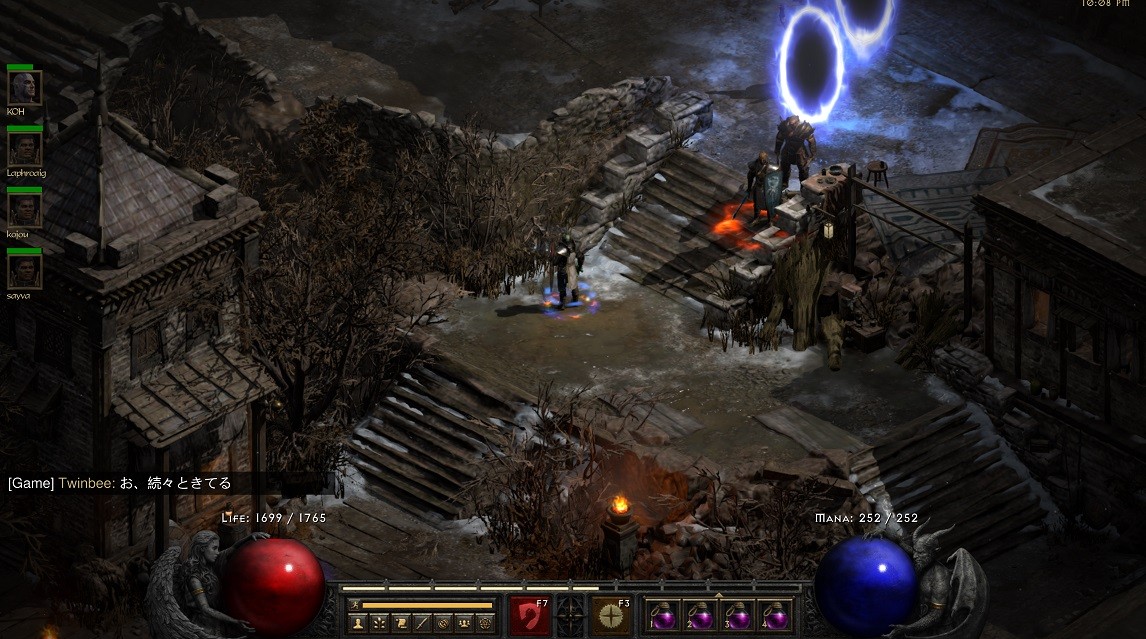Click the sword icon in mini panel
This screenshot has width=1146, height=639.
coord(423,623)
